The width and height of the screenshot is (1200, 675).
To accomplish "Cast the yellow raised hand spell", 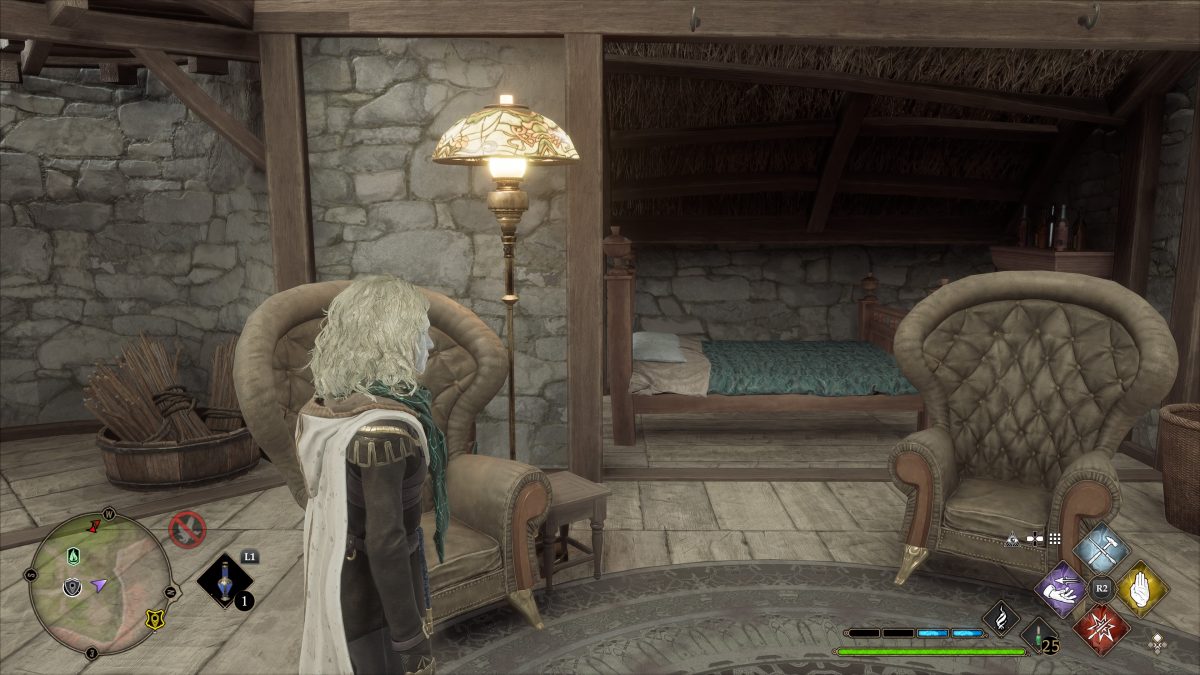I will [x=1141, y=588].
